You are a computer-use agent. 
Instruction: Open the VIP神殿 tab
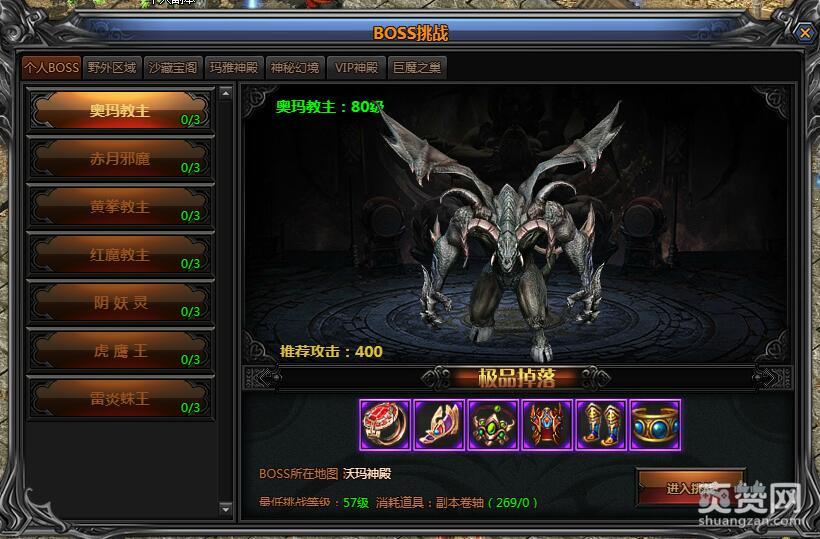point(356,68)
